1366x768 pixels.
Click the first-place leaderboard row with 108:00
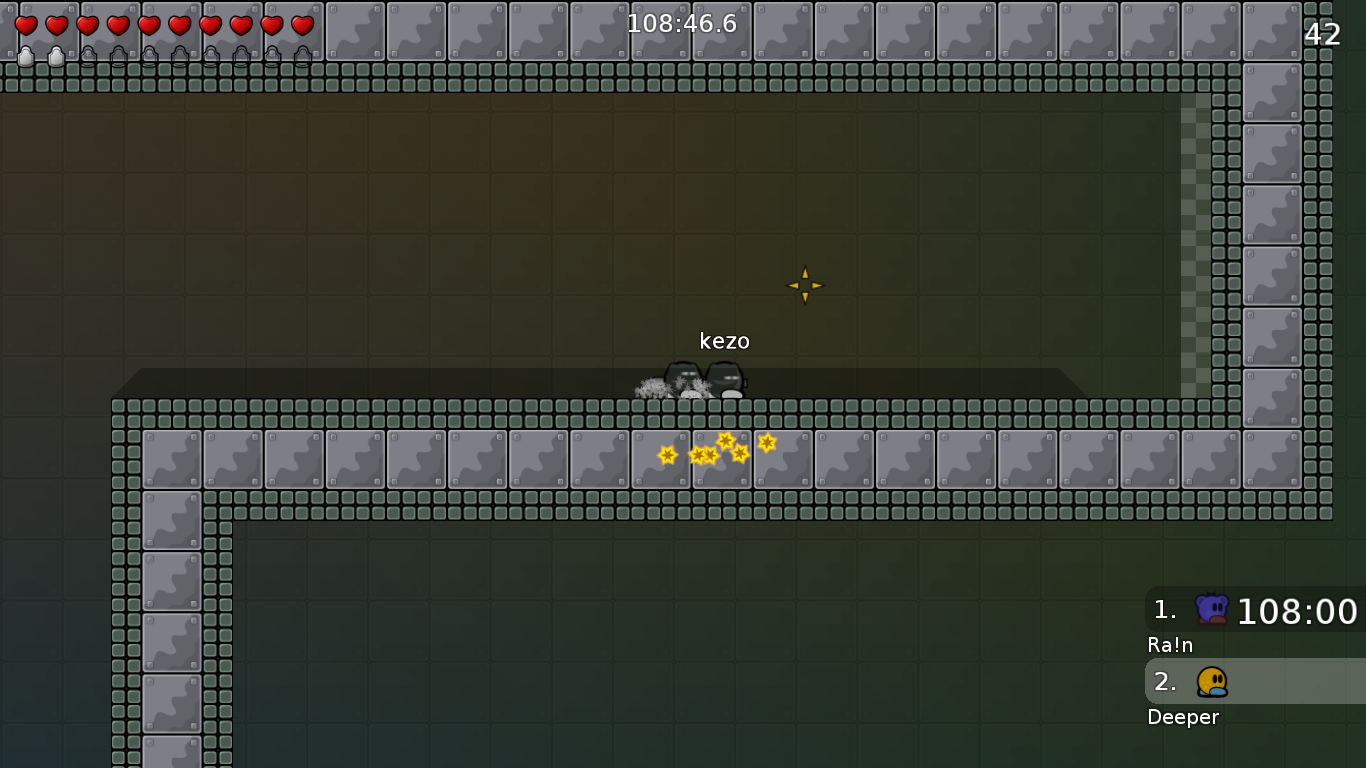(1250, 611)
